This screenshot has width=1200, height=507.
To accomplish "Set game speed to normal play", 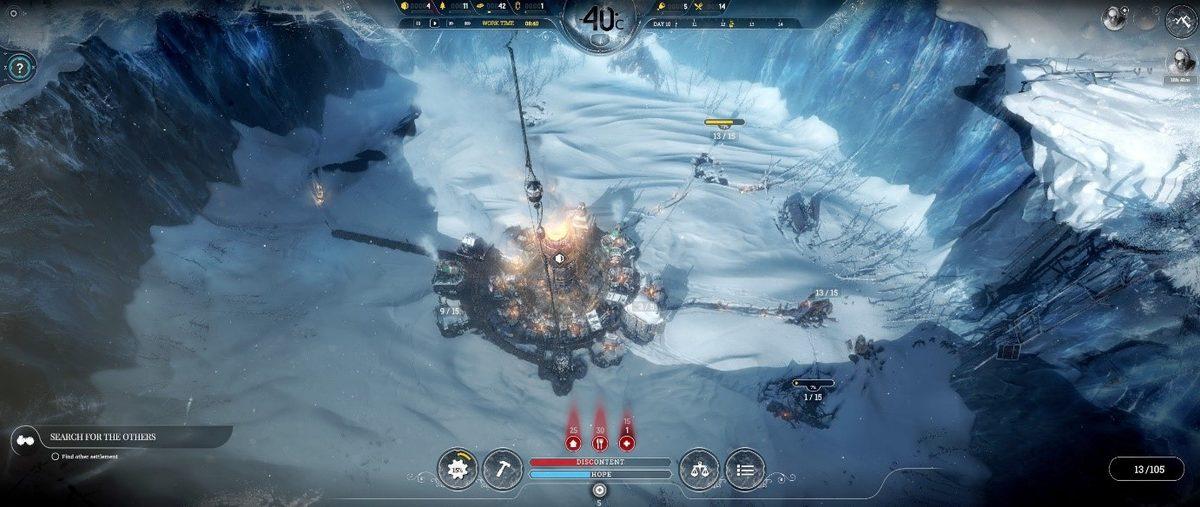I will tap(435, 23).
